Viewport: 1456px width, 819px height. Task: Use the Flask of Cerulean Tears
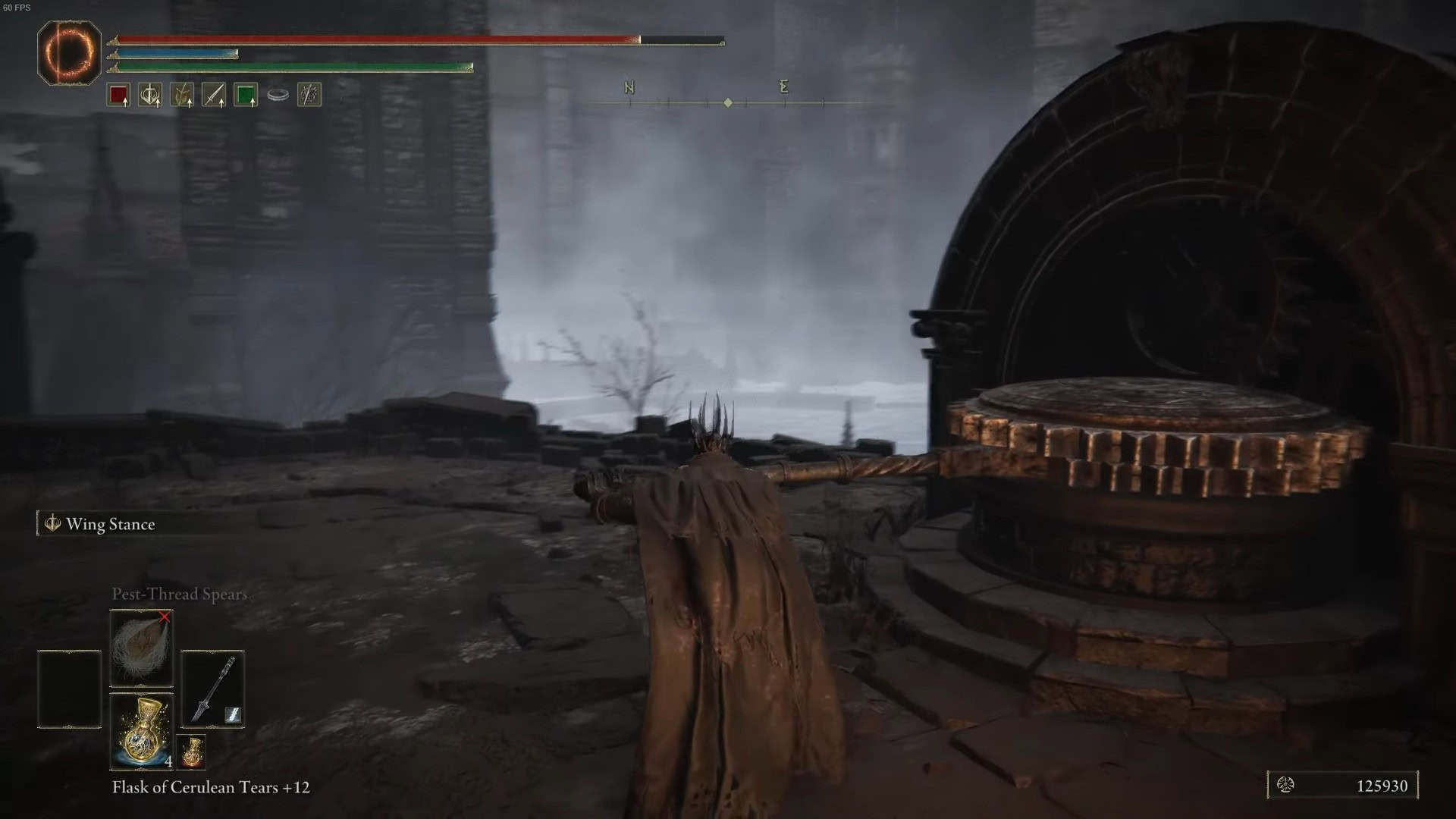pos(142,731)
